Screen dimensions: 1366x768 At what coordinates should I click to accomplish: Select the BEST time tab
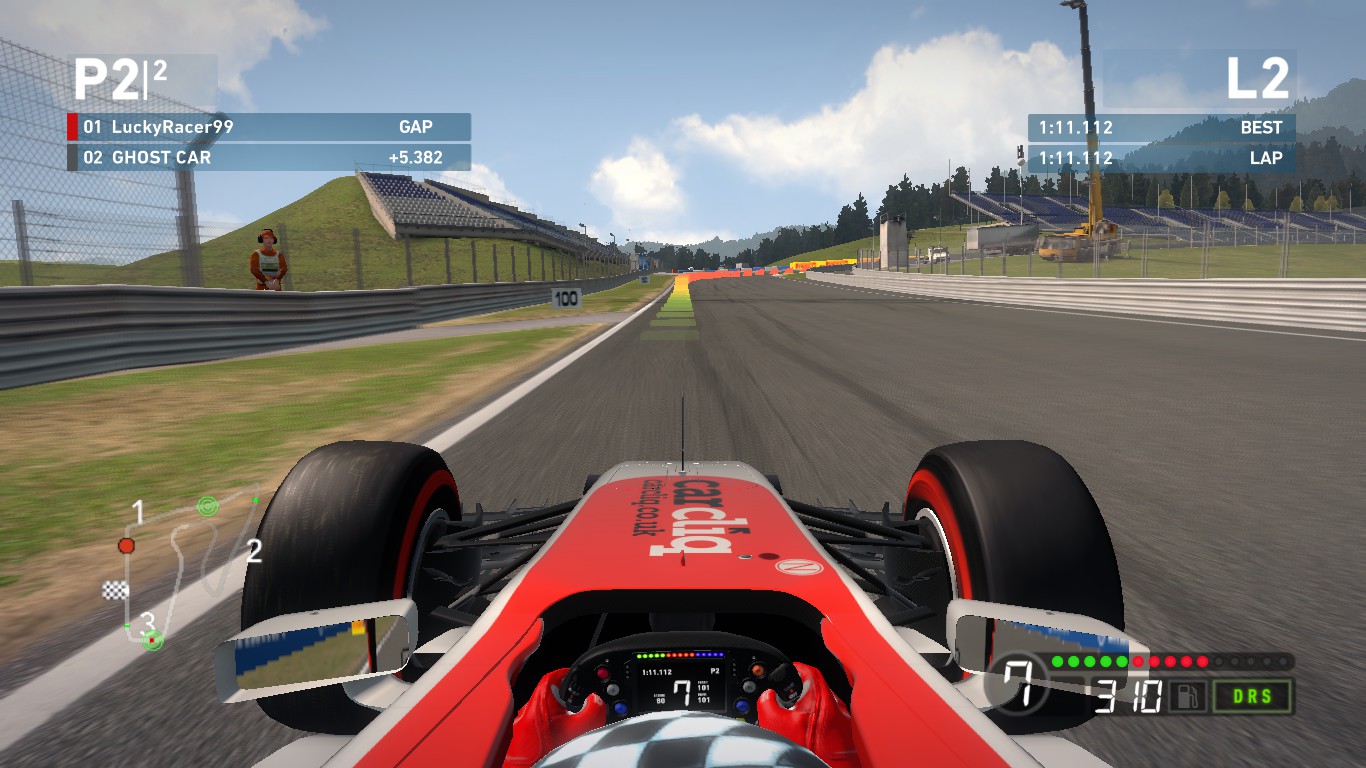point(1262,127)
